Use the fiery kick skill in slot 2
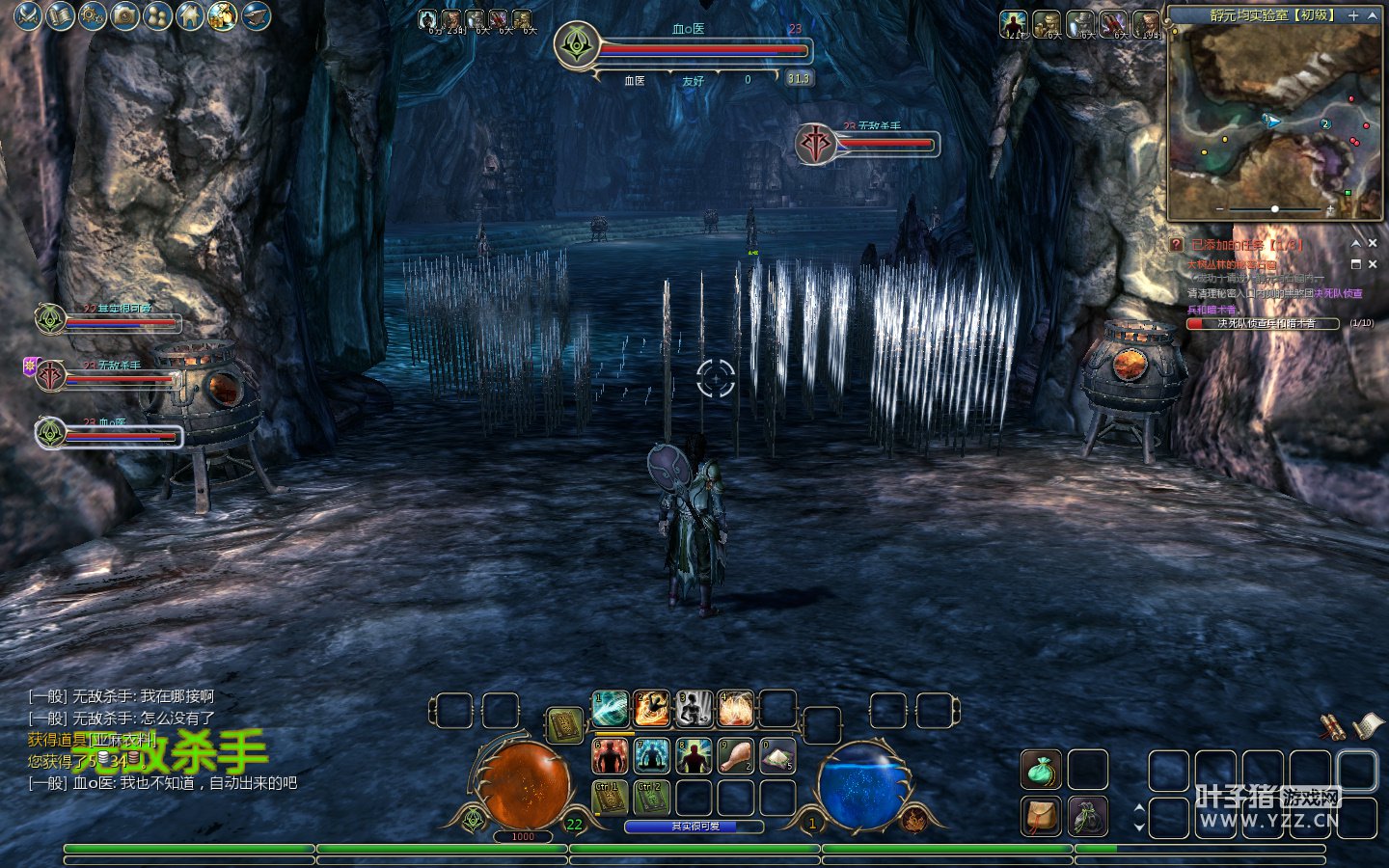 (x=651, y=709)
